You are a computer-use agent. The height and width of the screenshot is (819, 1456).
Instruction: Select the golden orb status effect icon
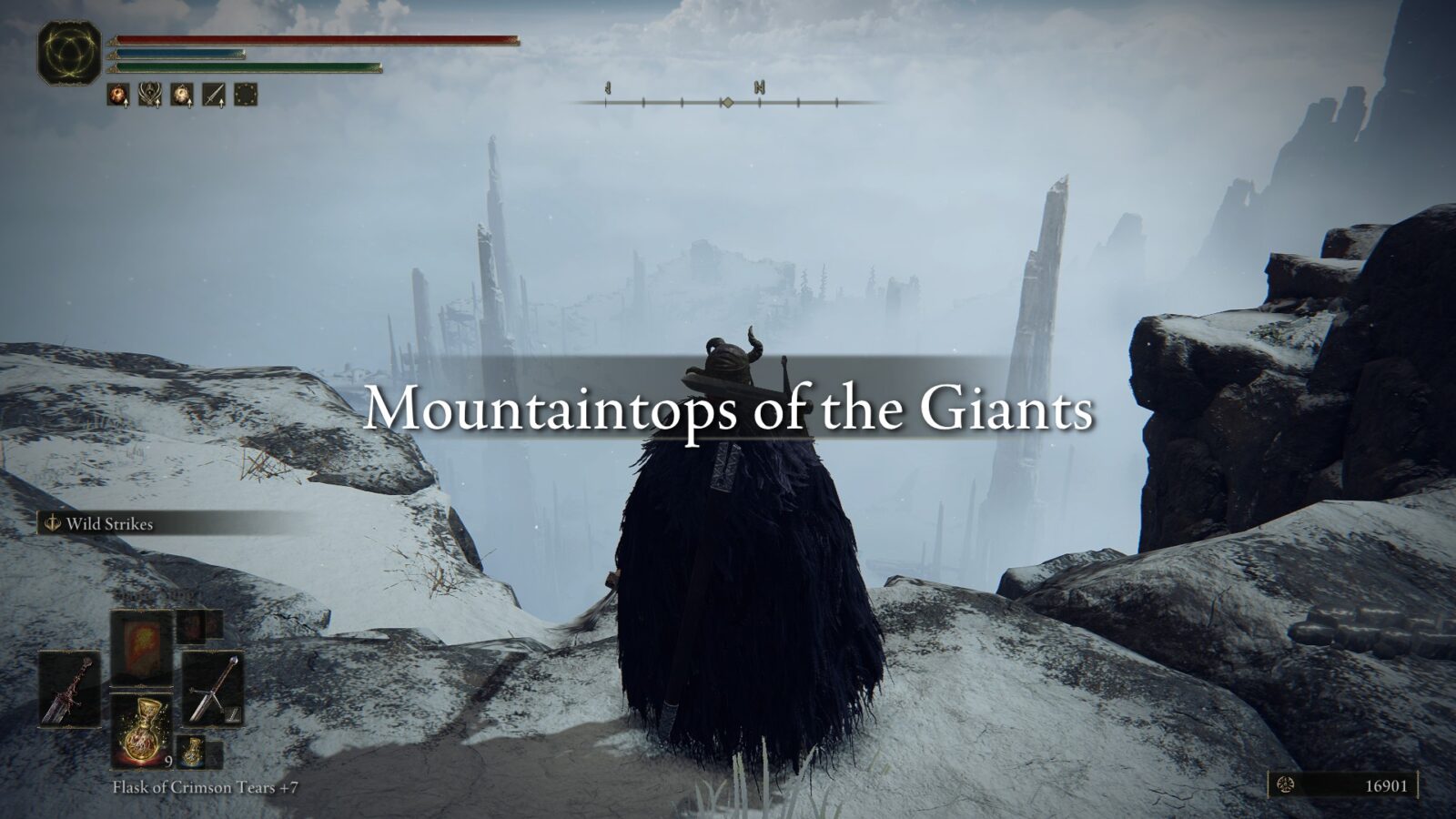tap(181, 93)
